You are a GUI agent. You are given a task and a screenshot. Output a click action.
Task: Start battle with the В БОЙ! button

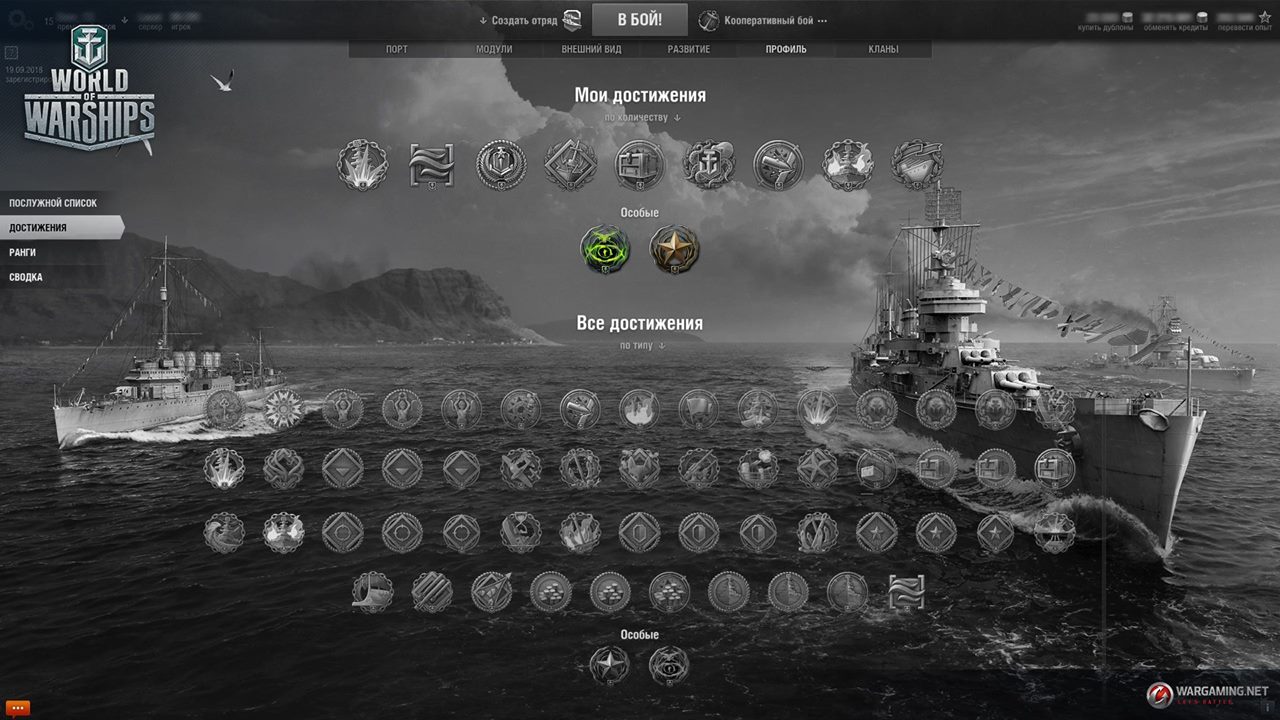coord(639,19)
